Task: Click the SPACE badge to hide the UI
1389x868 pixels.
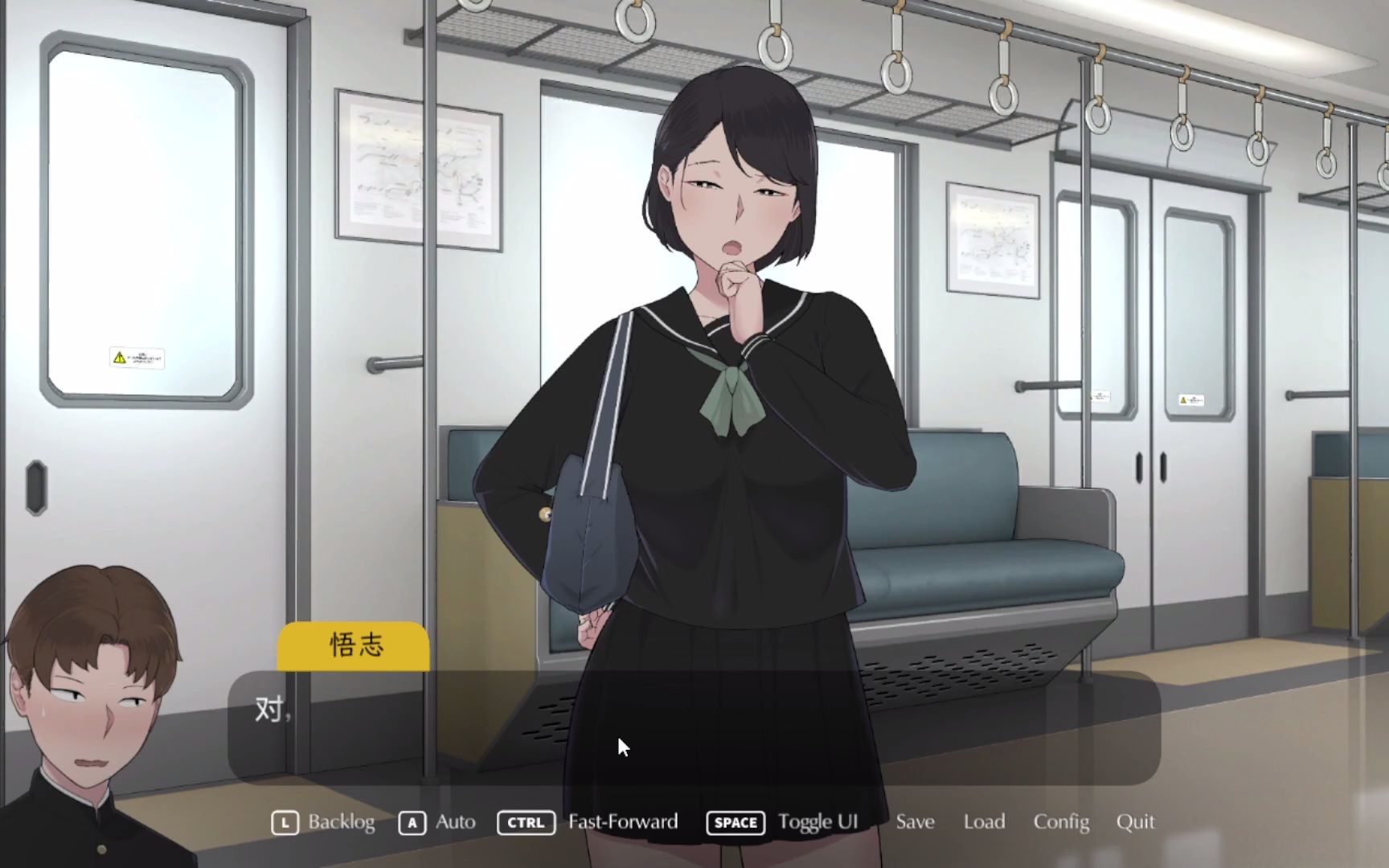Action: 734,822
